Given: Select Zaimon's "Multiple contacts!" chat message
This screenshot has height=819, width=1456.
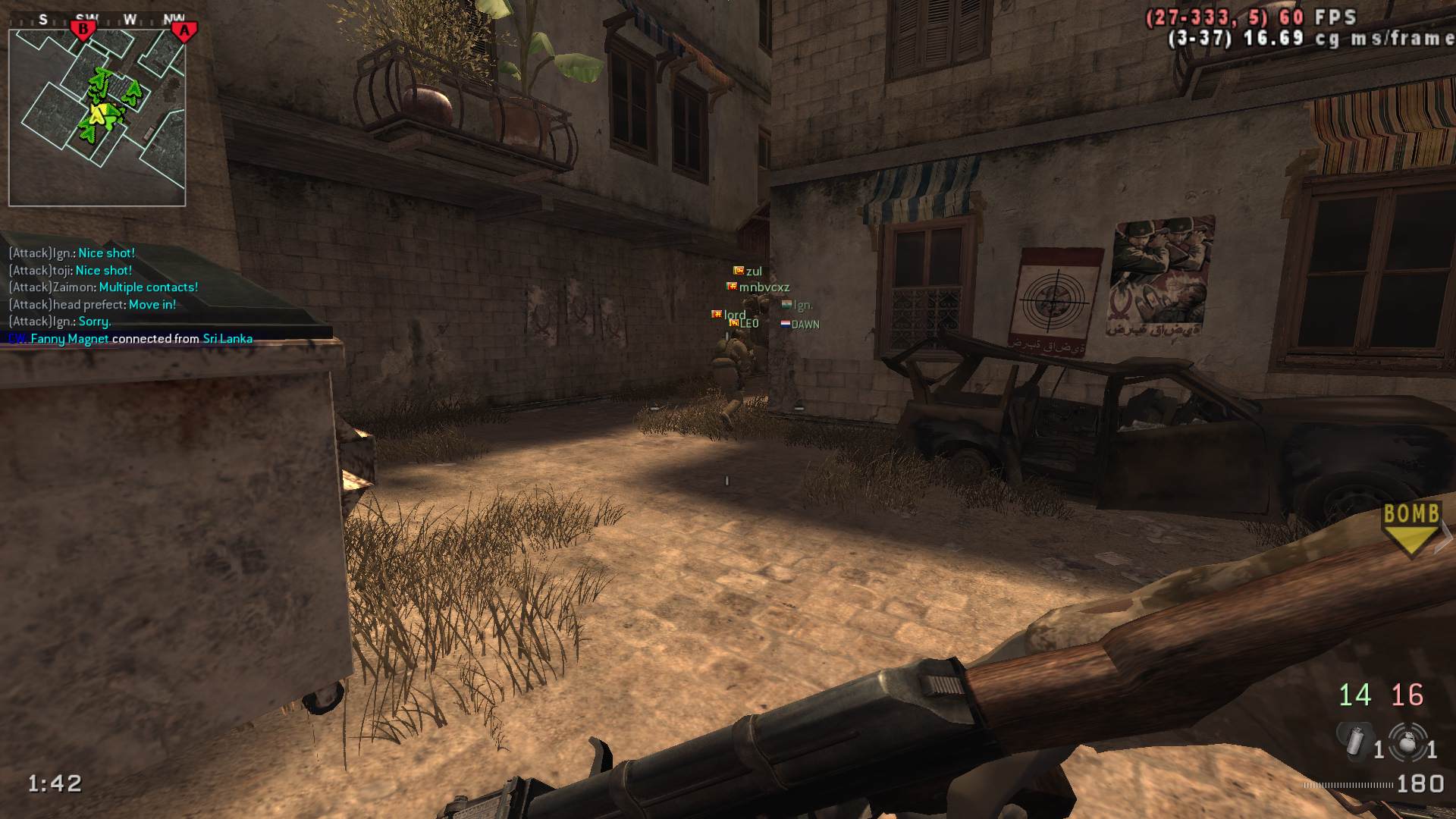Looking at the screenshot, I should tap(103, 287).
